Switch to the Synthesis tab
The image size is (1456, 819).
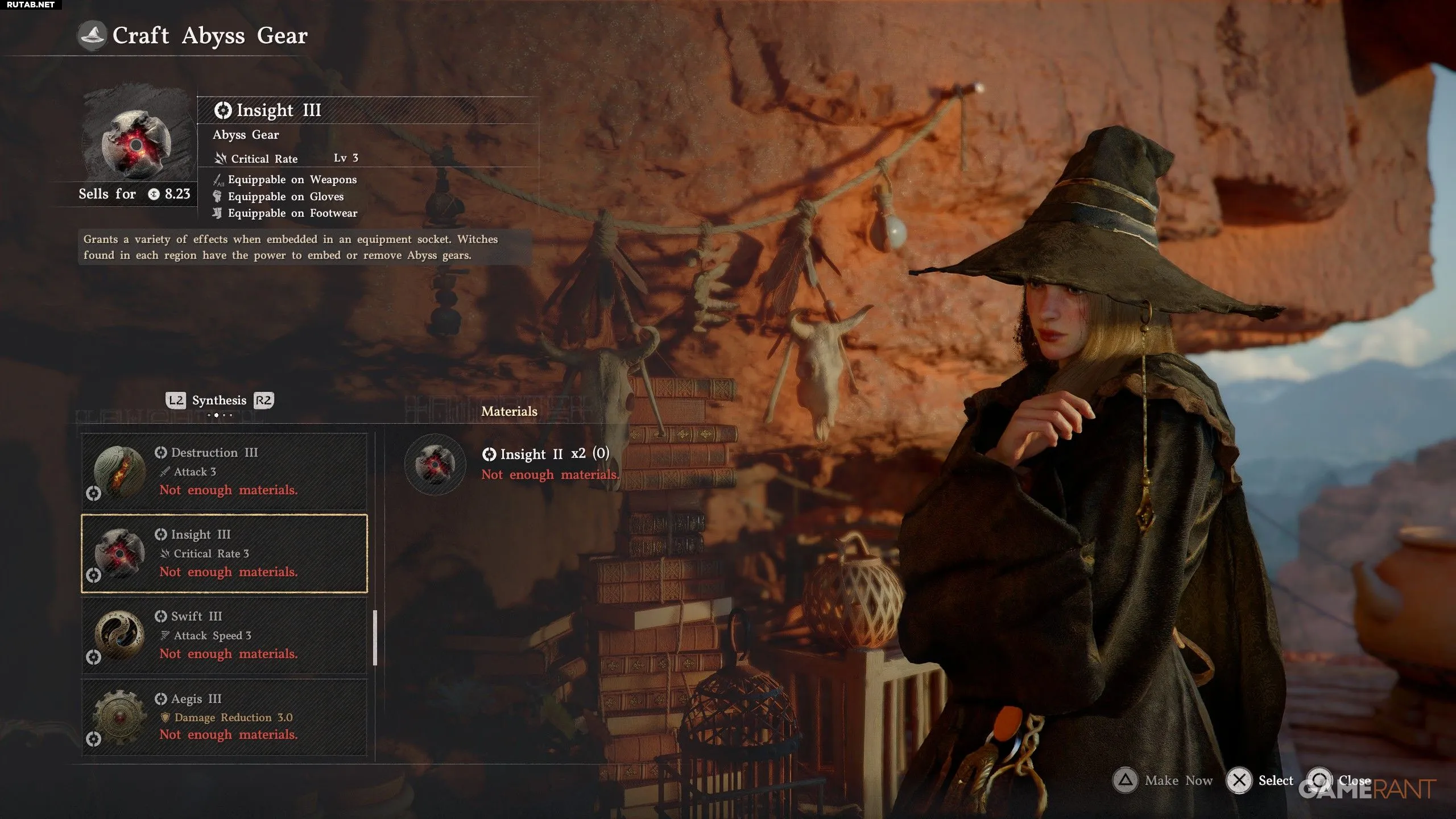click(219, 400)
